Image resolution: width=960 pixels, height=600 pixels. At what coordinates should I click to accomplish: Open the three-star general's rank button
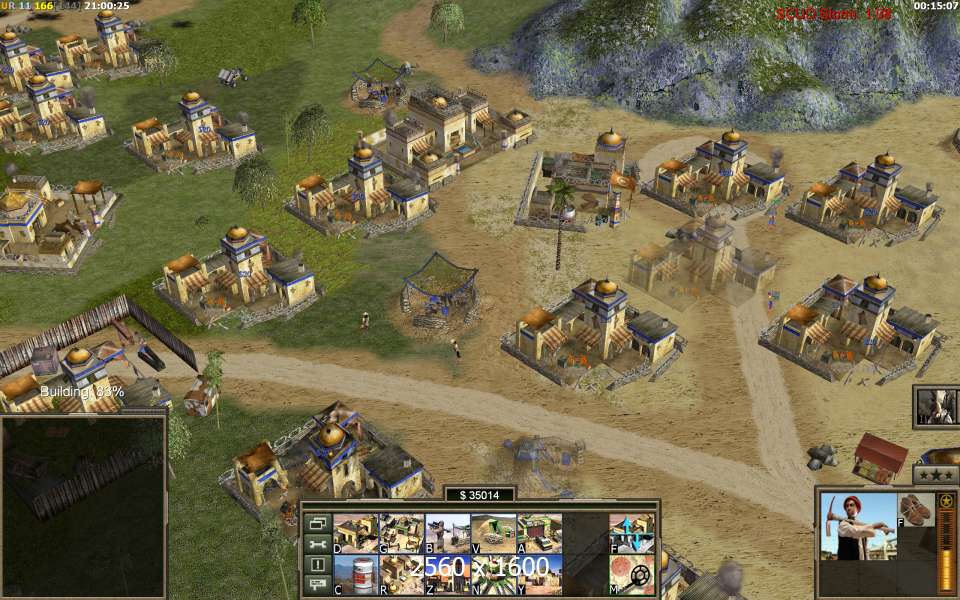(x=937, y=473)
